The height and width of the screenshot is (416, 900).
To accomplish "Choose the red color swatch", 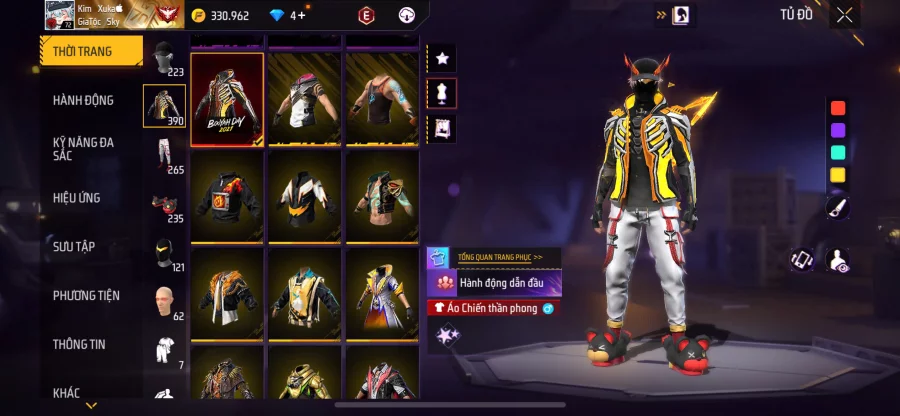I will pos(838,108).
